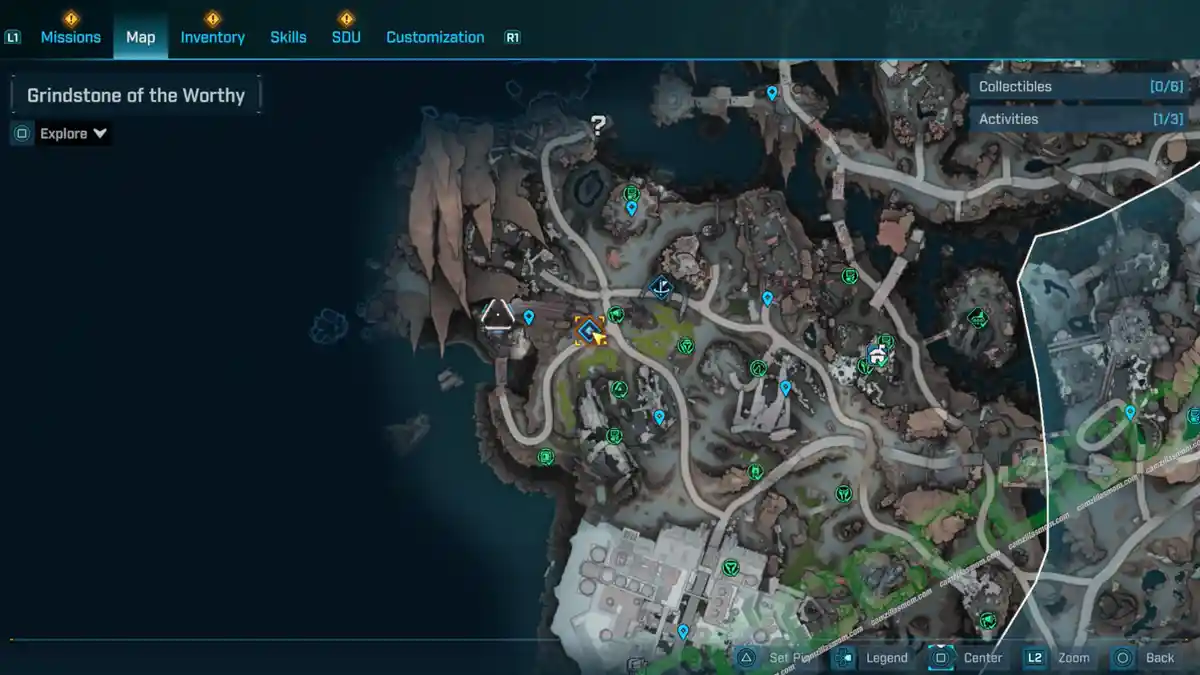
Task: Click the white house map marker
Action: (877, 353)
